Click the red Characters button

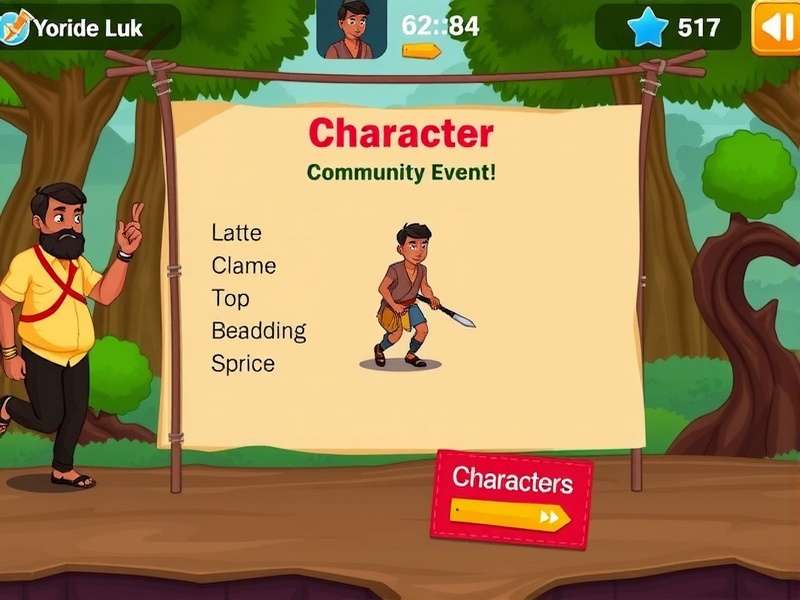[x=511, y=498]
